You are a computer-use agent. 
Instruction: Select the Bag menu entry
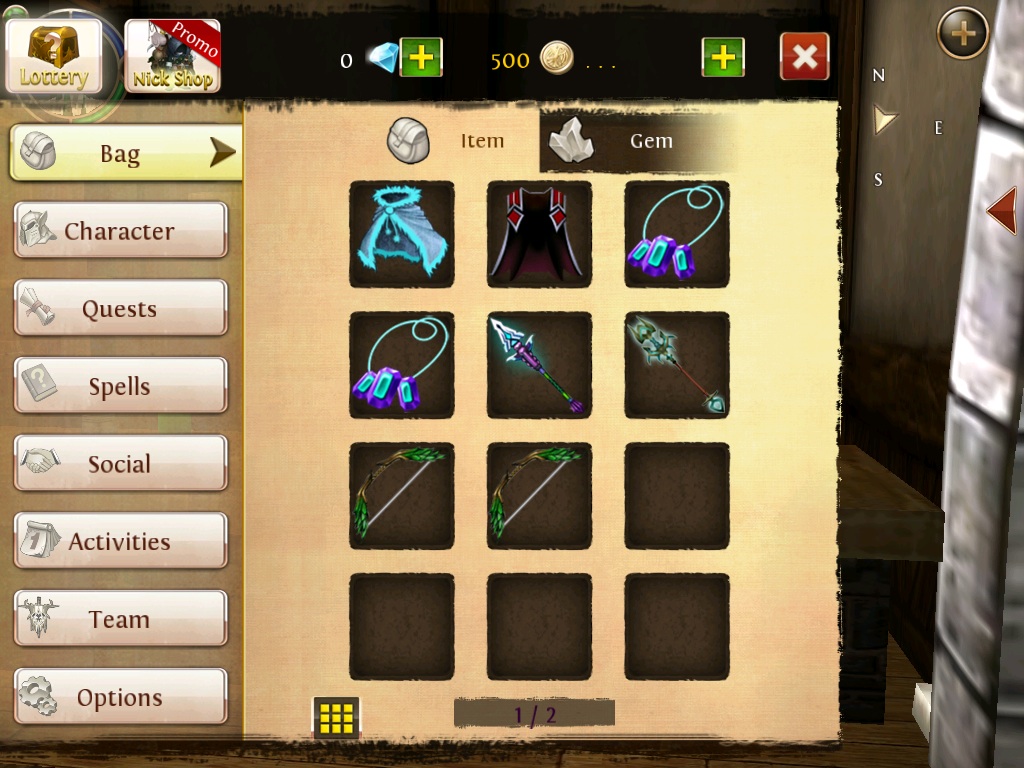(126, 153)
